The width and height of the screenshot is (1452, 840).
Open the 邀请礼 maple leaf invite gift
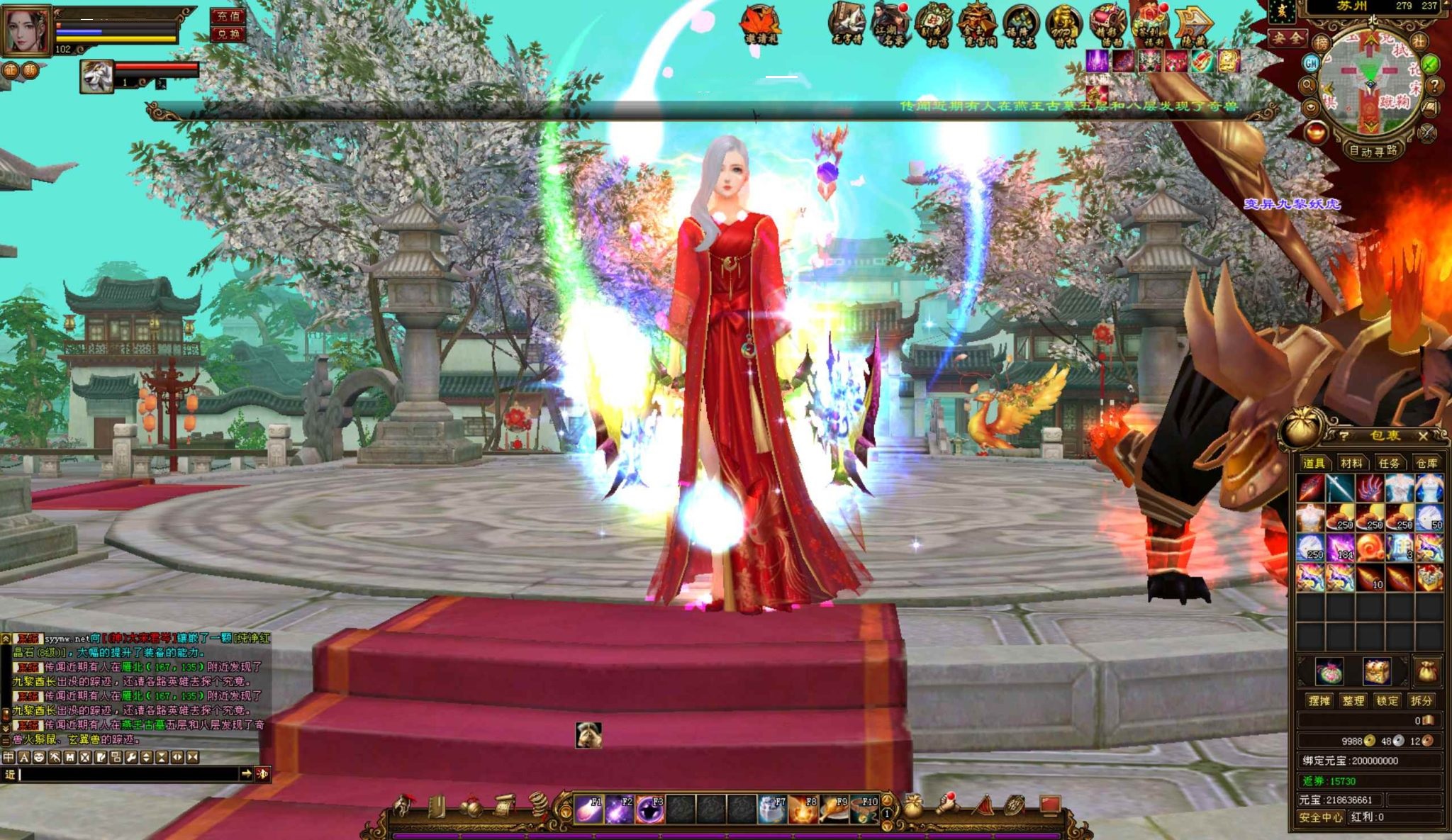point(761,25)
